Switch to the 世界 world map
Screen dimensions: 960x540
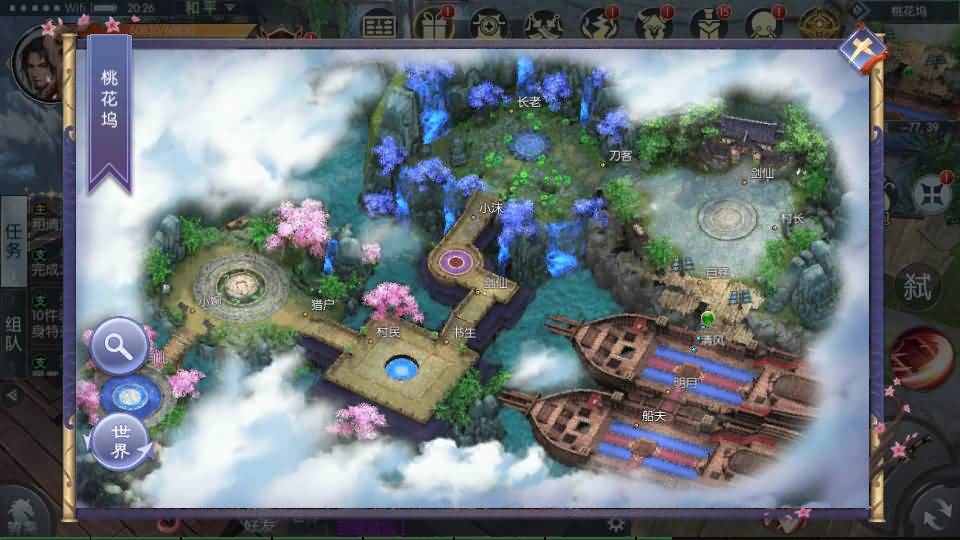(120, 442)
